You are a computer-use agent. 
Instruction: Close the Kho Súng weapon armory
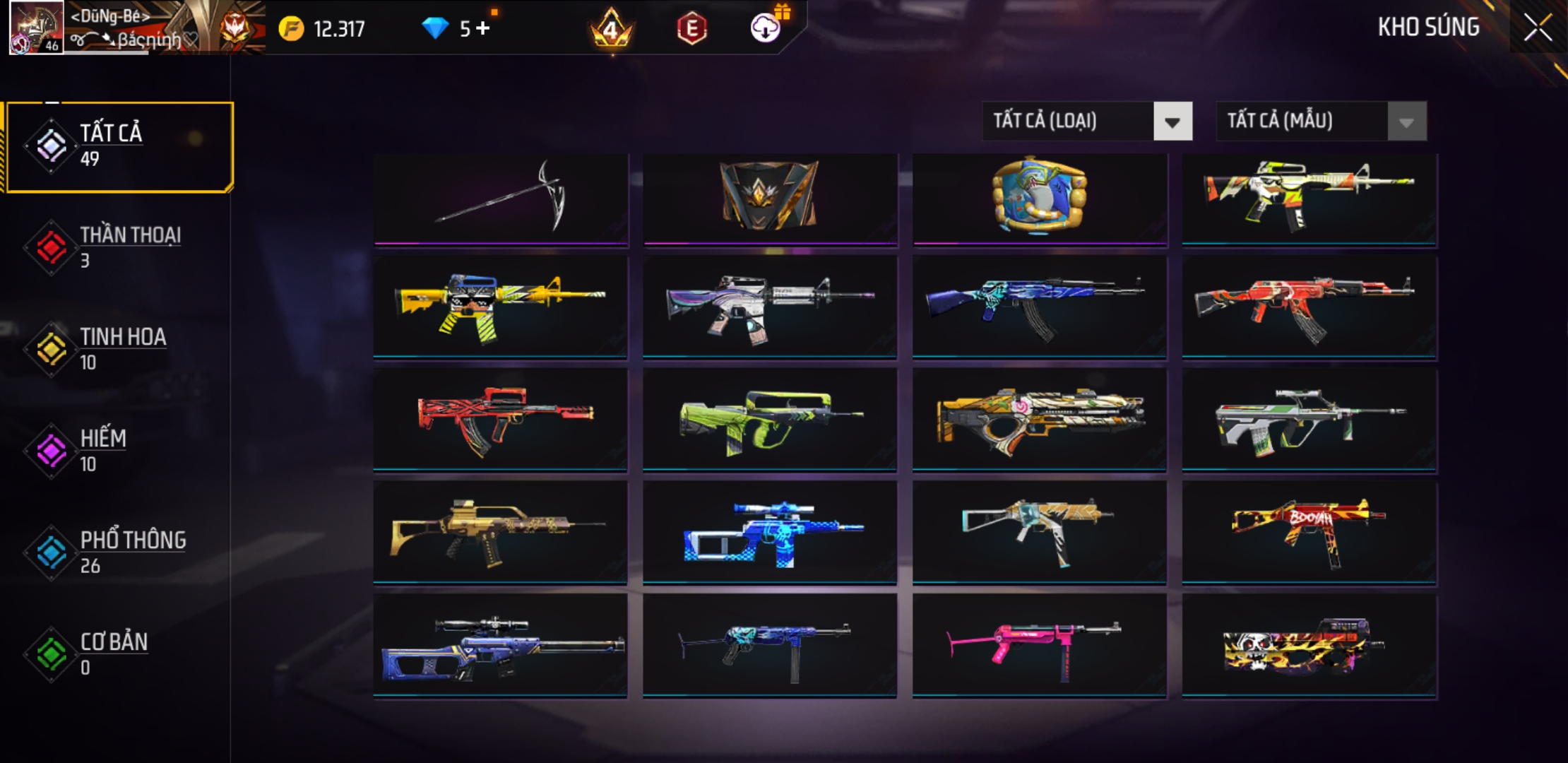1538,28
